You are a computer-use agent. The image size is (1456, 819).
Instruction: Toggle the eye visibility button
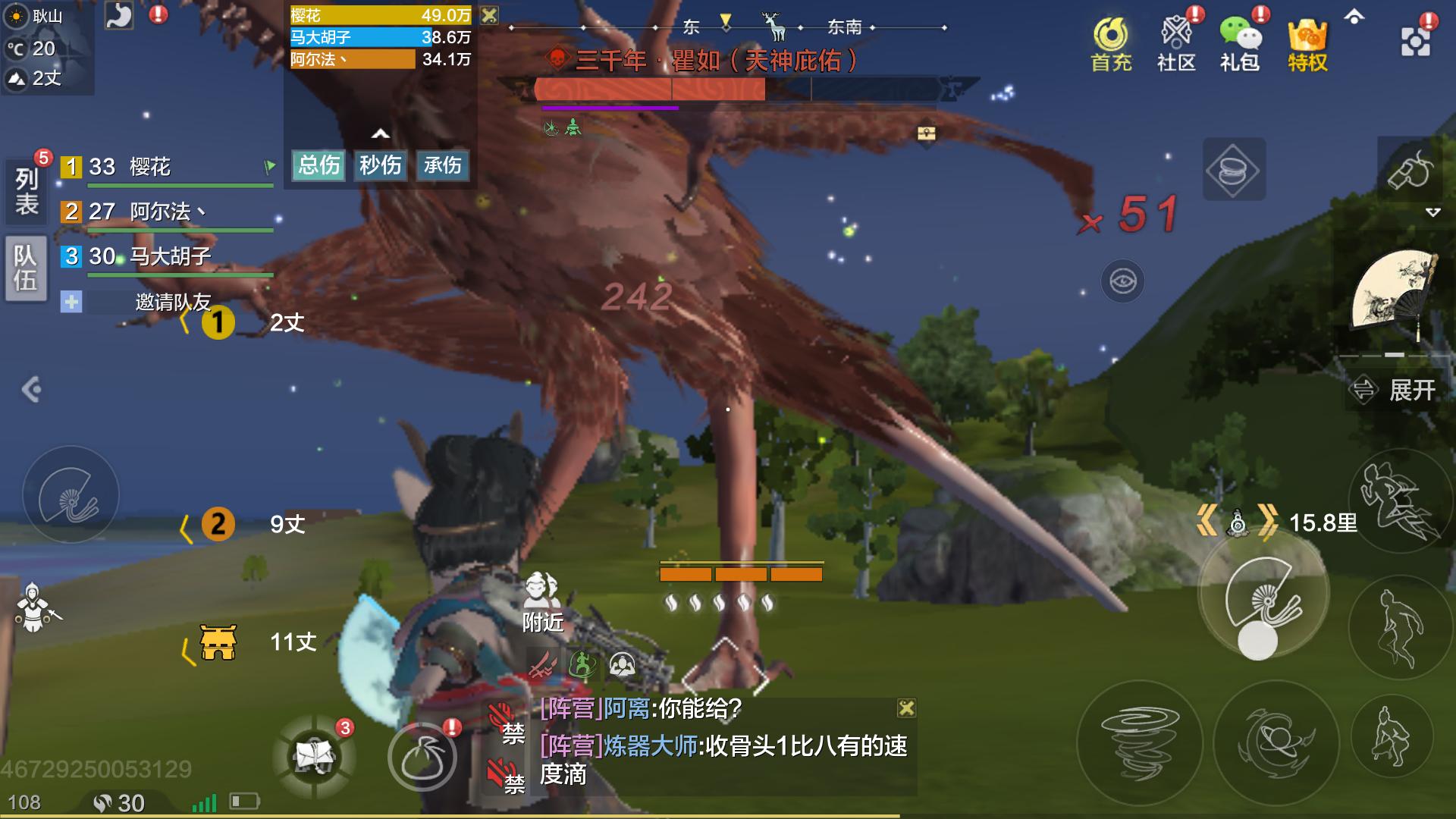tap(1123, 281)
